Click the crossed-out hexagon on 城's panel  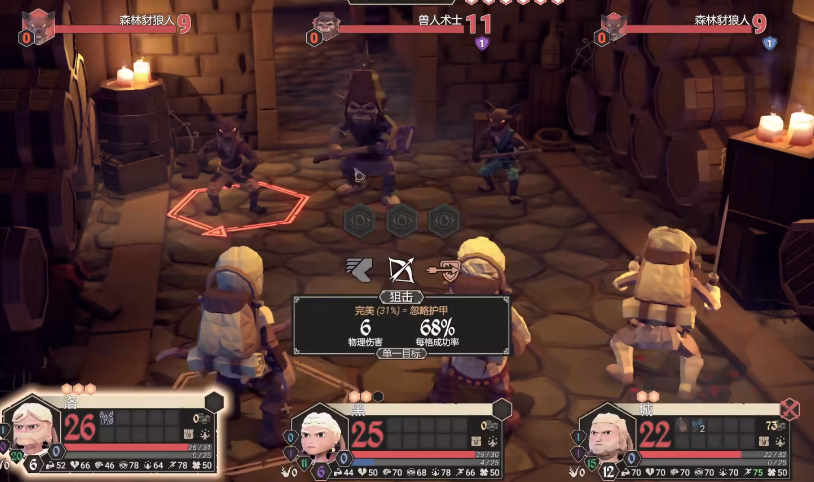(x=790, y=408)
